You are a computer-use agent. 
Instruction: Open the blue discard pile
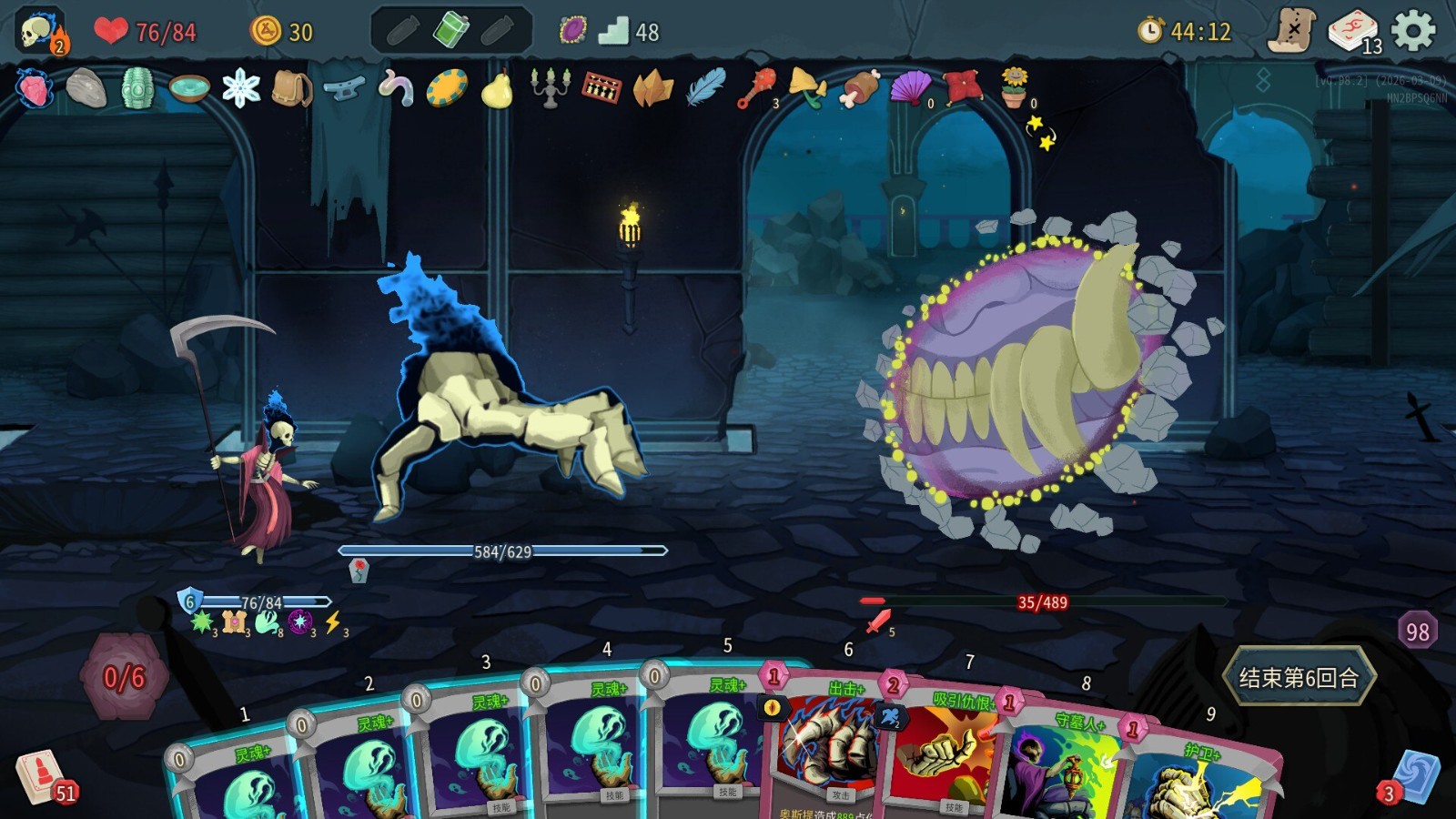1415,776
